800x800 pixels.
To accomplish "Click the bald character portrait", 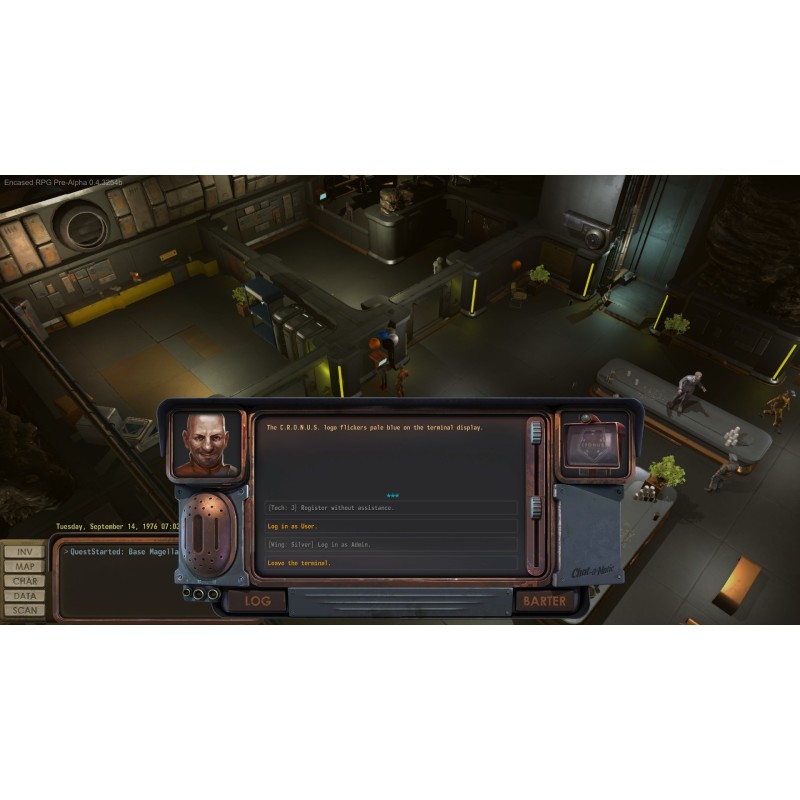I will (208, 443).
